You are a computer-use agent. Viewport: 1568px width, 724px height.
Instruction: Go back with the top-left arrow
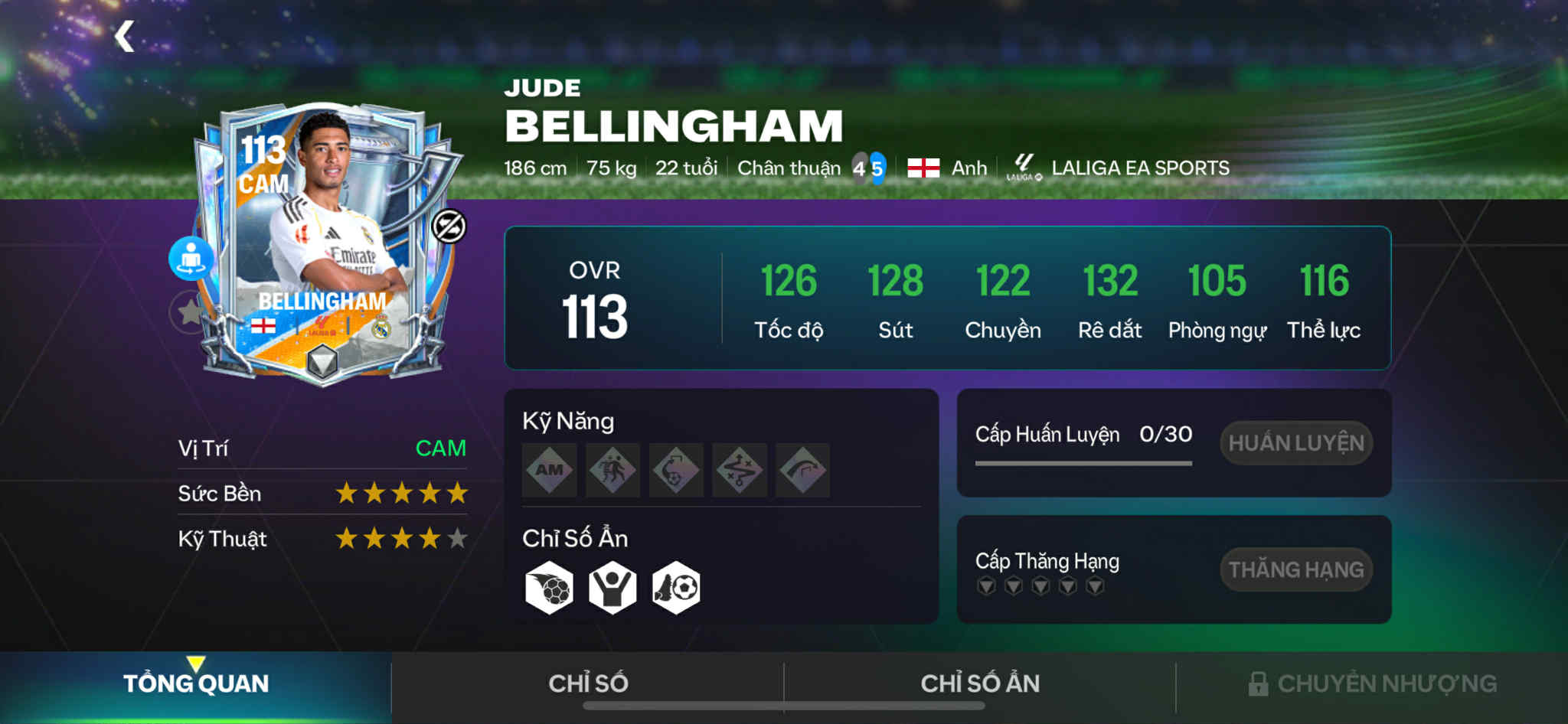click(125, 37)
